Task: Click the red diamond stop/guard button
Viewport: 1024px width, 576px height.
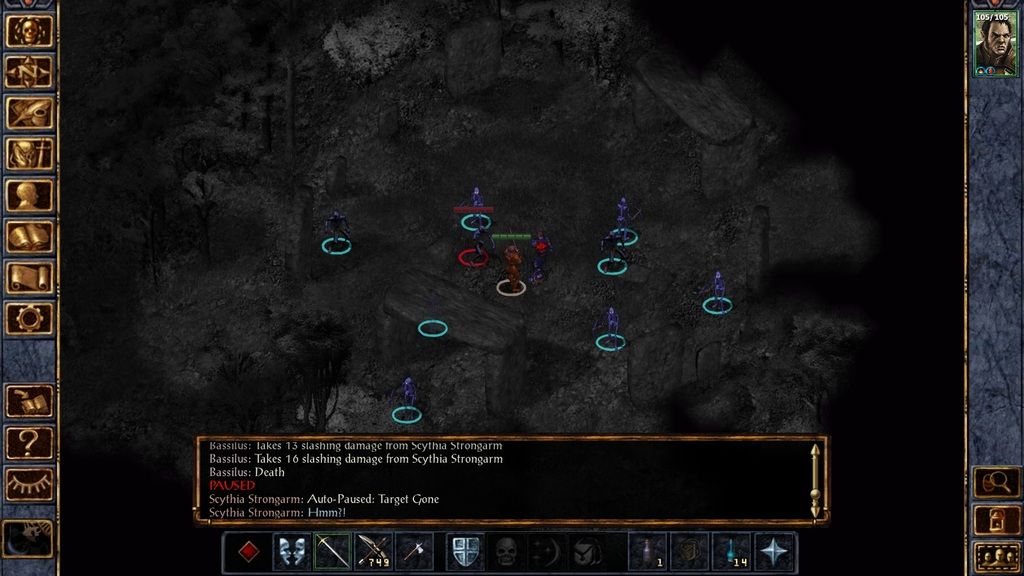Action: [x=249, y=552]
